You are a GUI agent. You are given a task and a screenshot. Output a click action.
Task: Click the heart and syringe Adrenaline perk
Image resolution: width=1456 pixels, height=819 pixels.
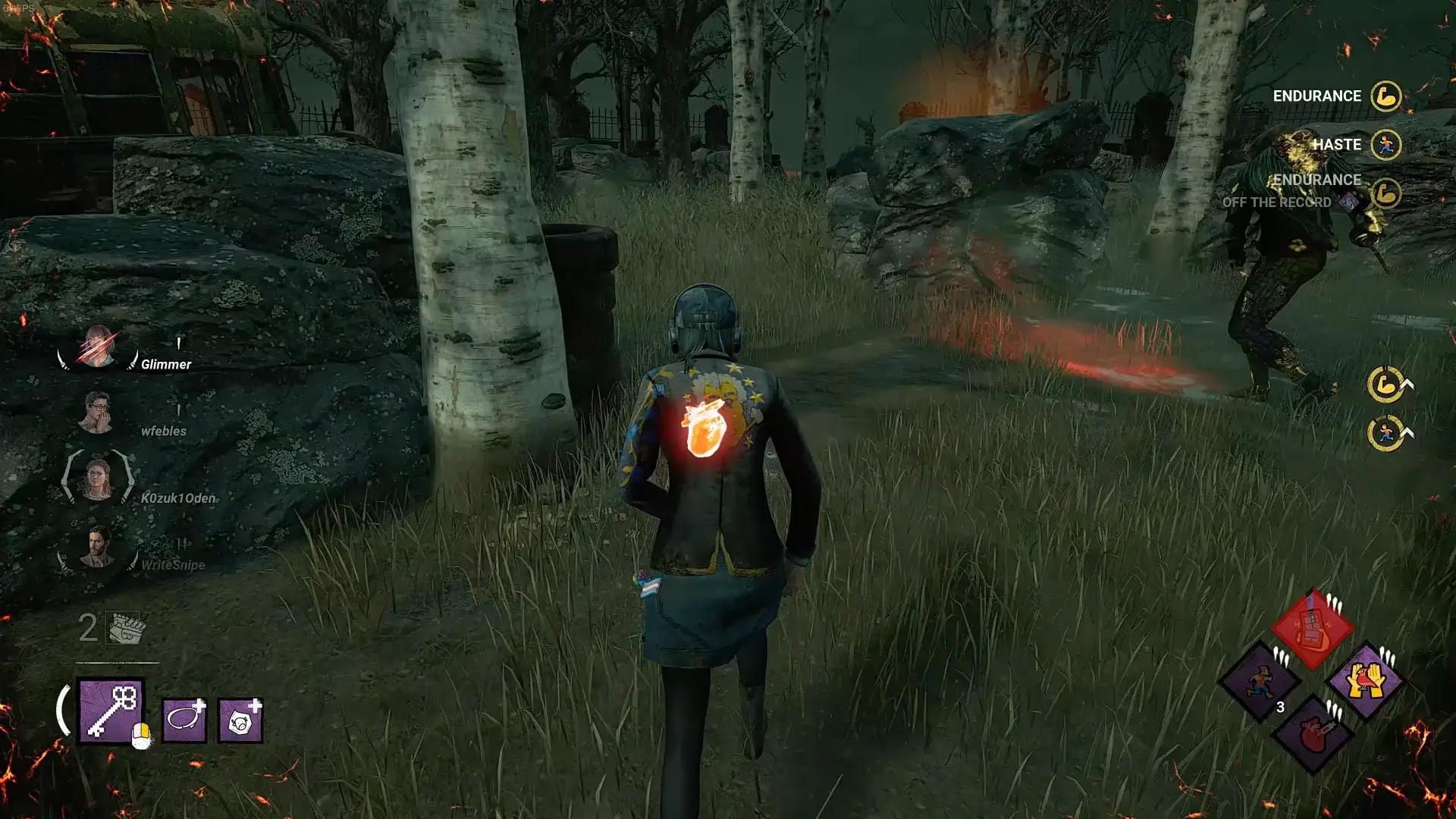(x=1313, y=733)
